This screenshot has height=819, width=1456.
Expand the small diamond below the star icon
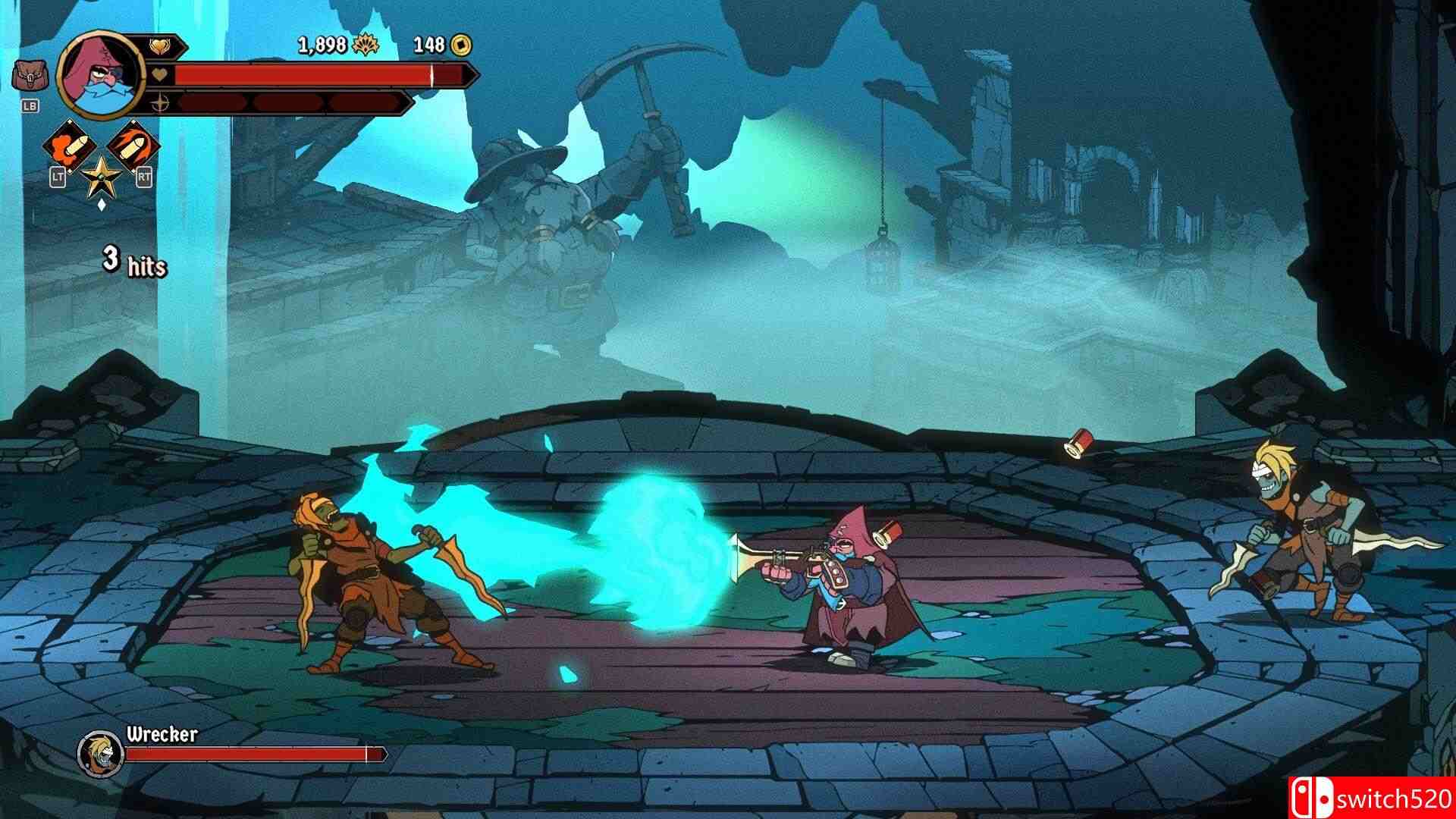(101, 205)
